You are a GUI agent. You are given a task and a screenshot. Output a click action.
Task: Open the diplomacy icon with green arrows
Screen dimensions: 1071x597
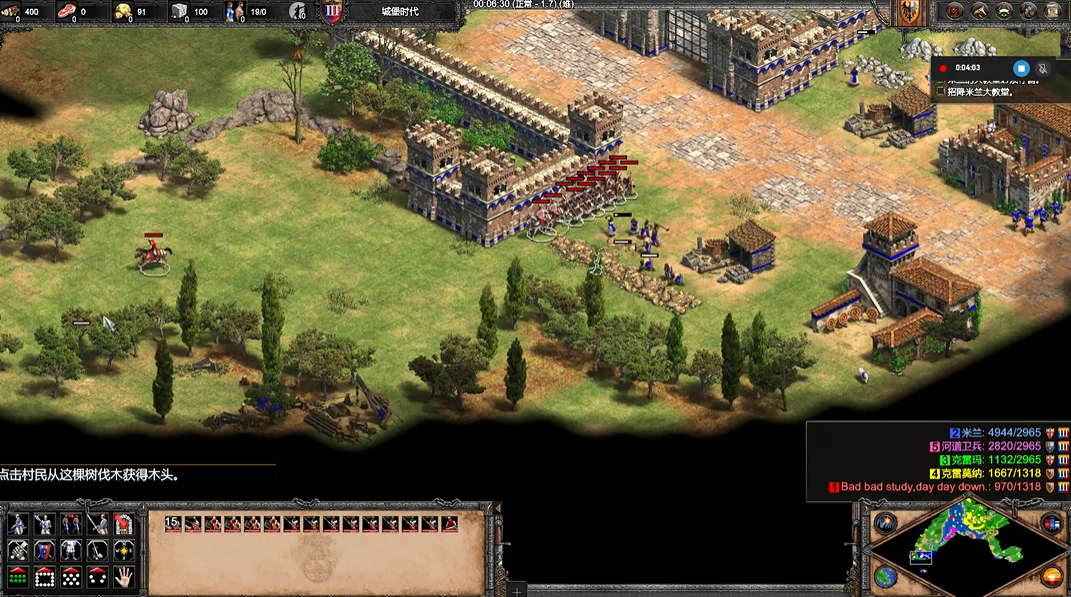point(1005,11)
